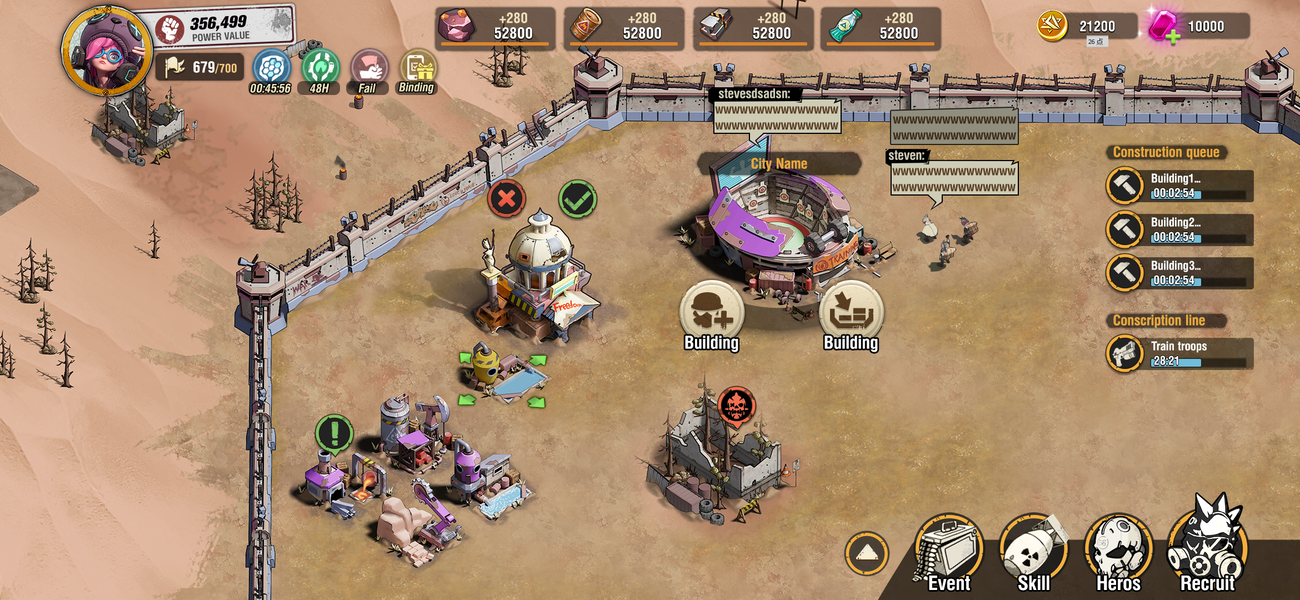Click the Fail status icon
1300x600 pixels.
368,68
